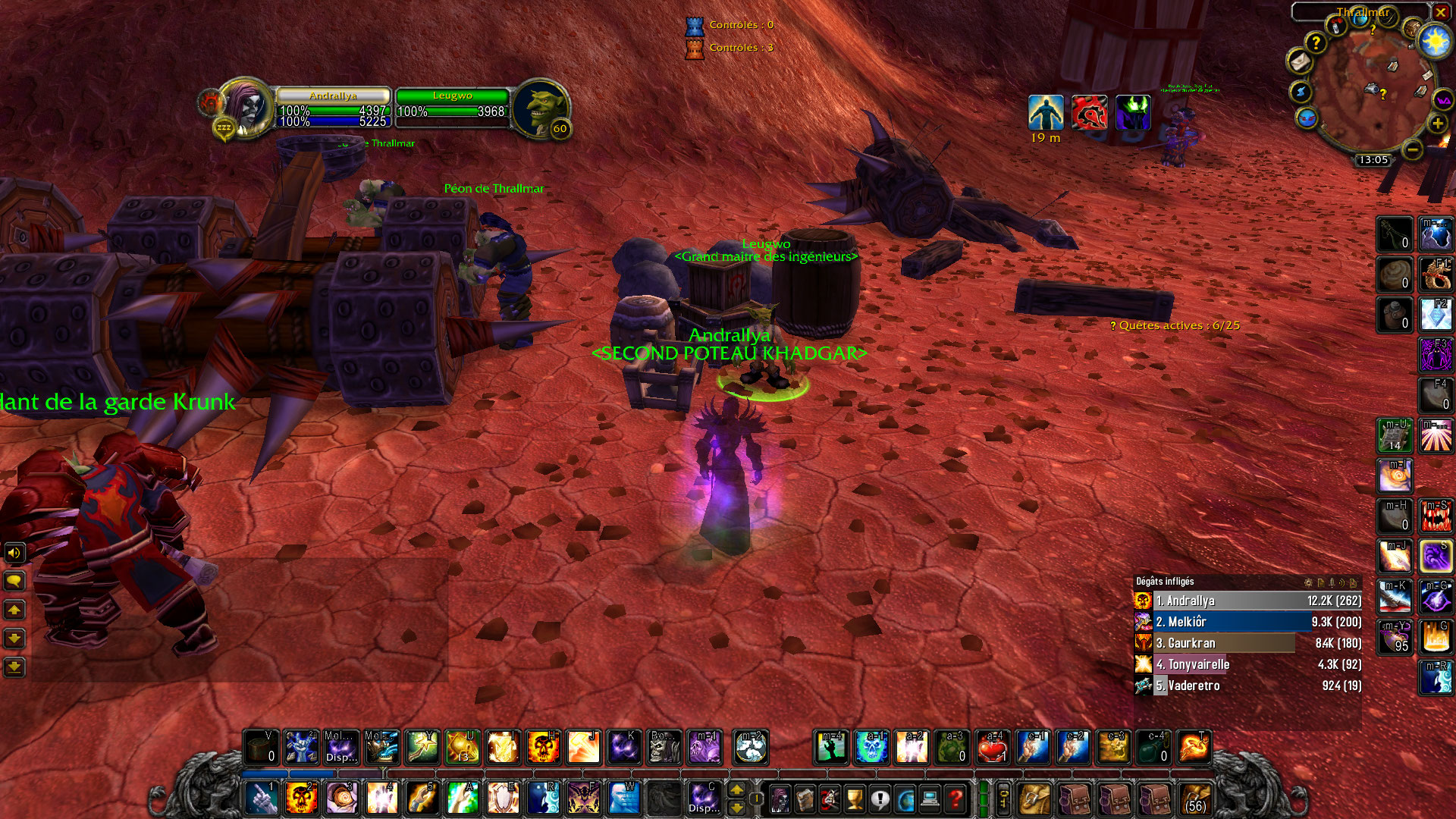Open the main menu computer icon
1456x819 pixels.
[x=930, y=799]
